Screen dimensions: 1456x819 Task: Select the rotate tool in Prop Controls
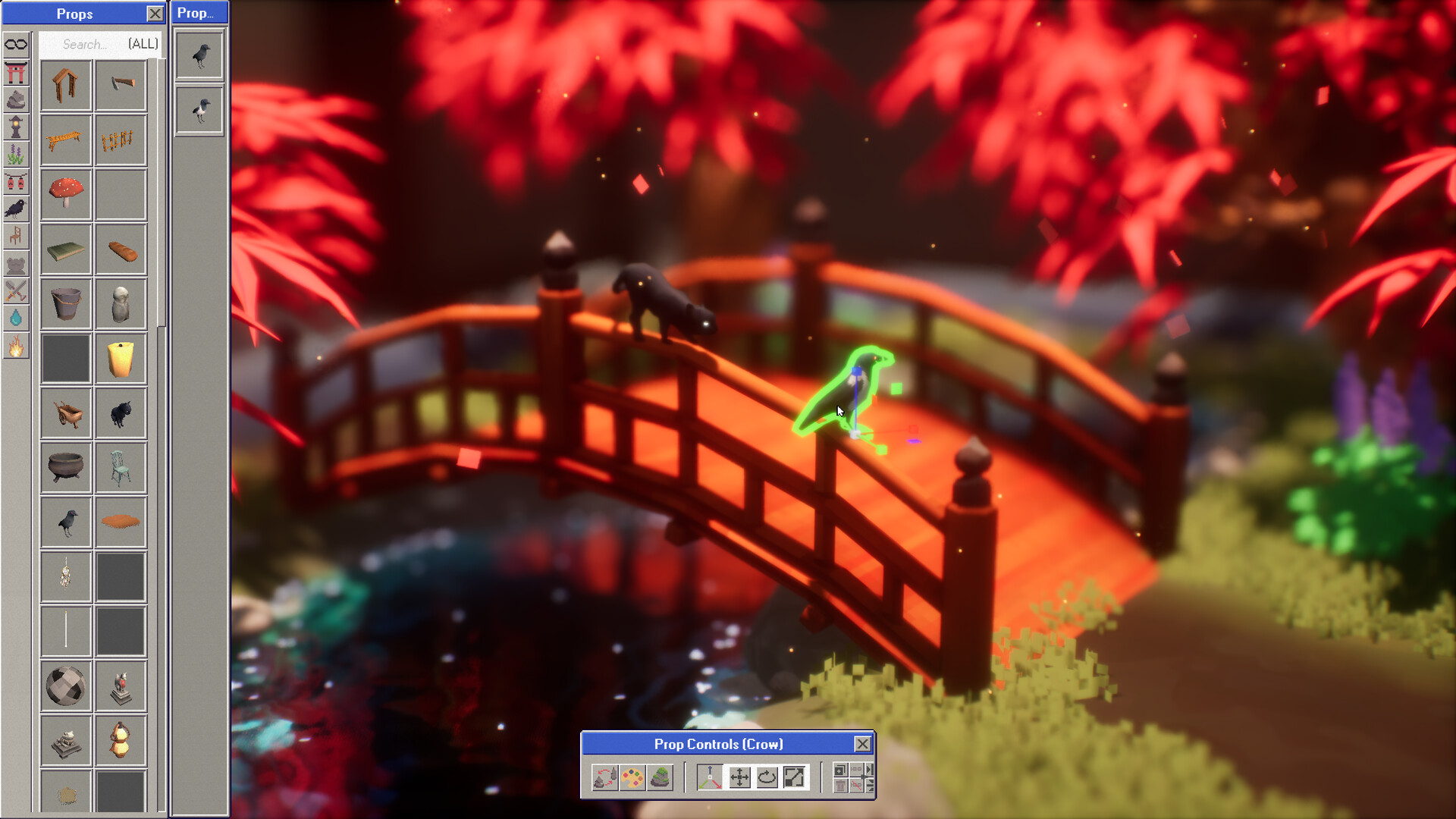767,777
